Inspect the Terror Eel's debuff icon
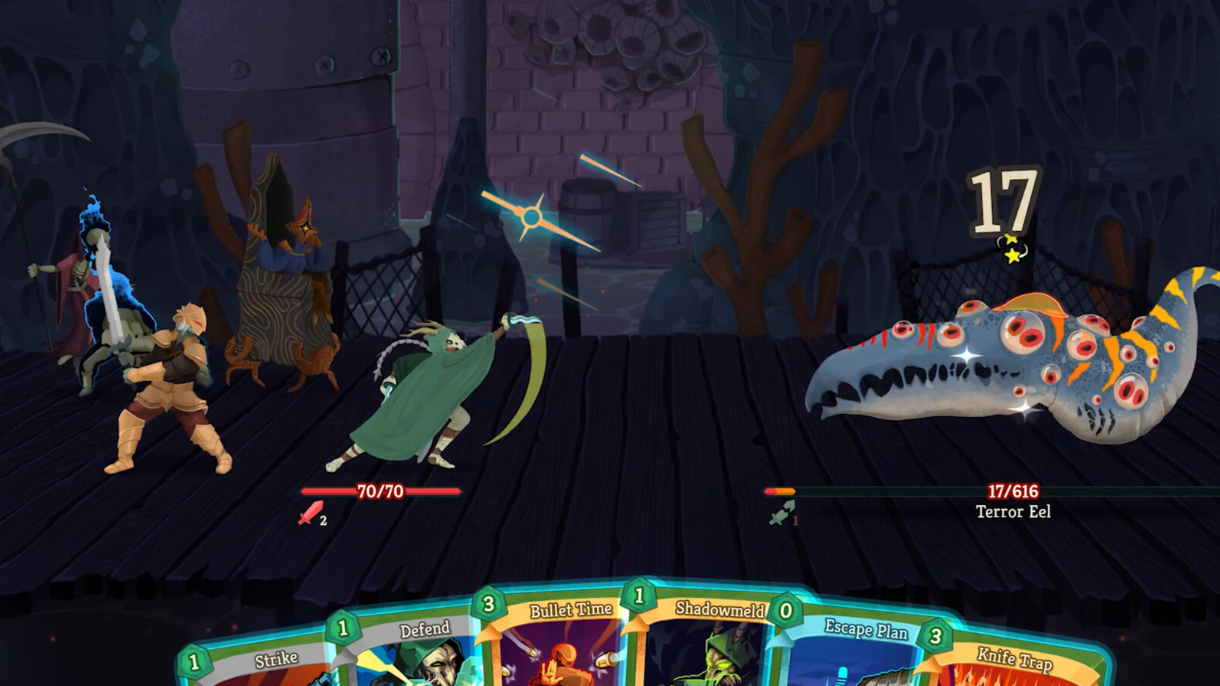Viewport: 1220px width, 686px height. tap(782, 514)
